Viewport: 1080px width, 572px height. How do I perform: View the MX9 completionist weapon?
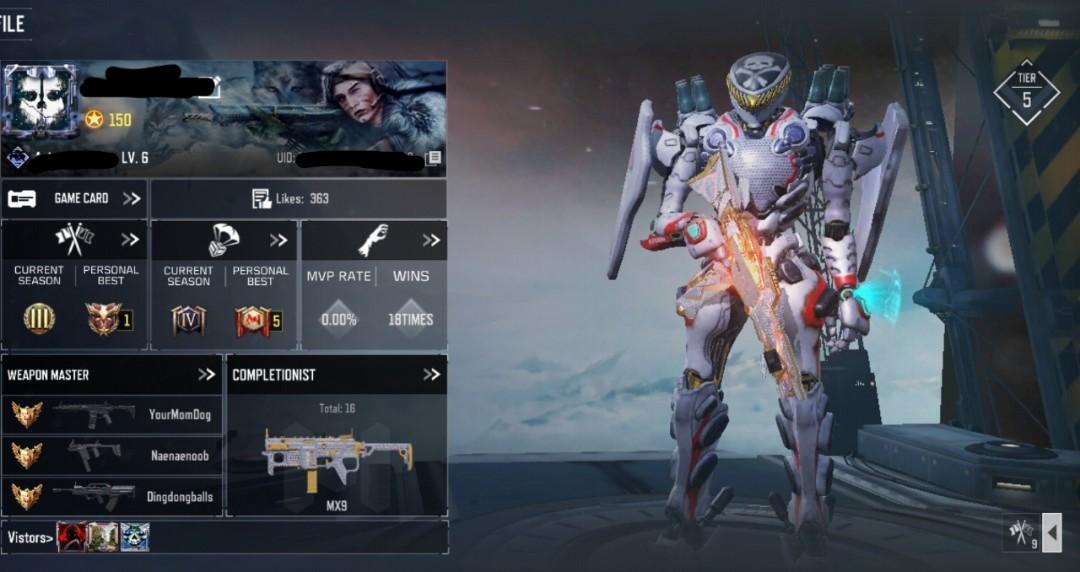(336, 462)
